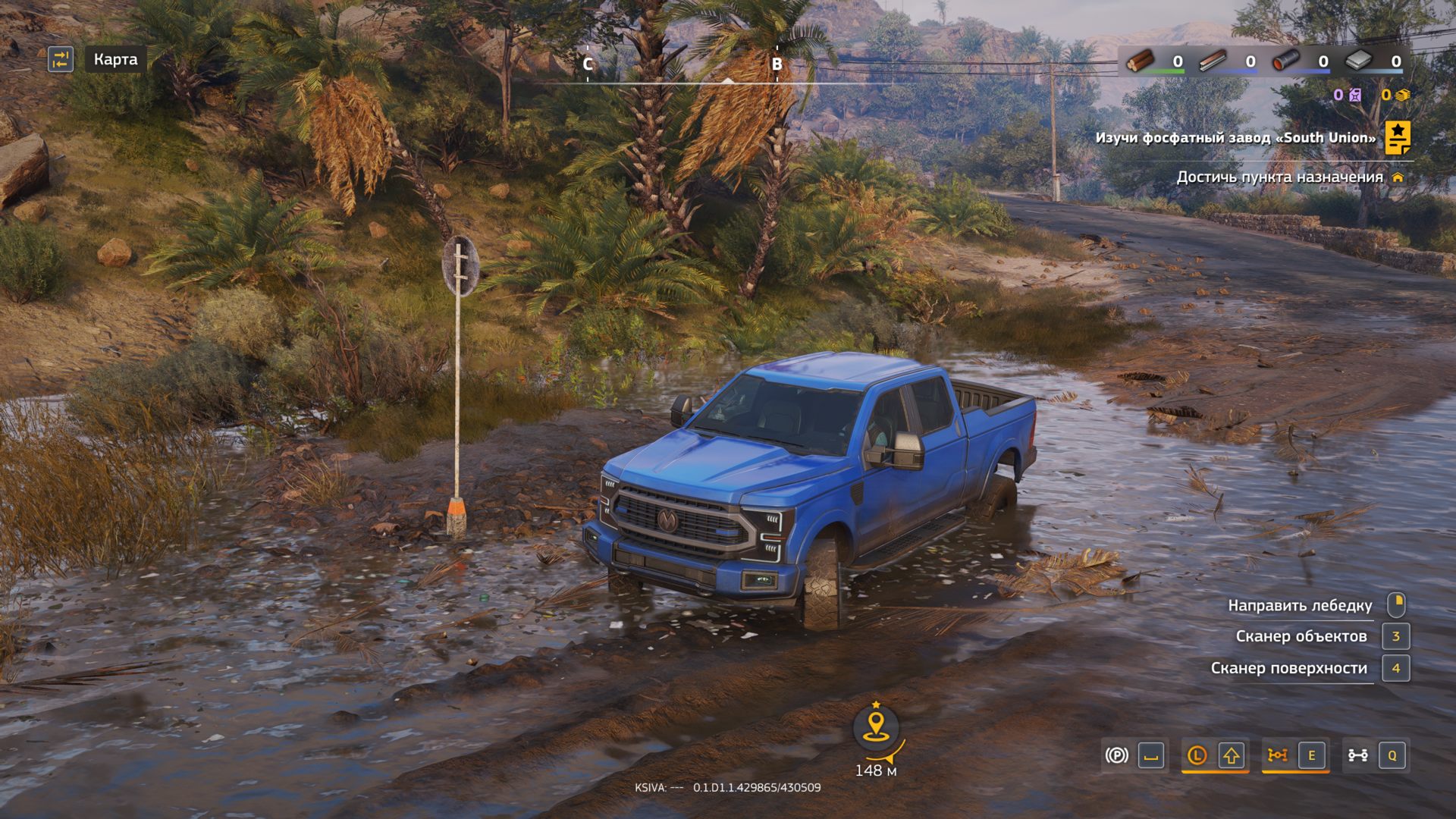Screen dimensions: 1456x819
Task: Toggle the orange differential lock icon
Action: tap(1278, 755)
